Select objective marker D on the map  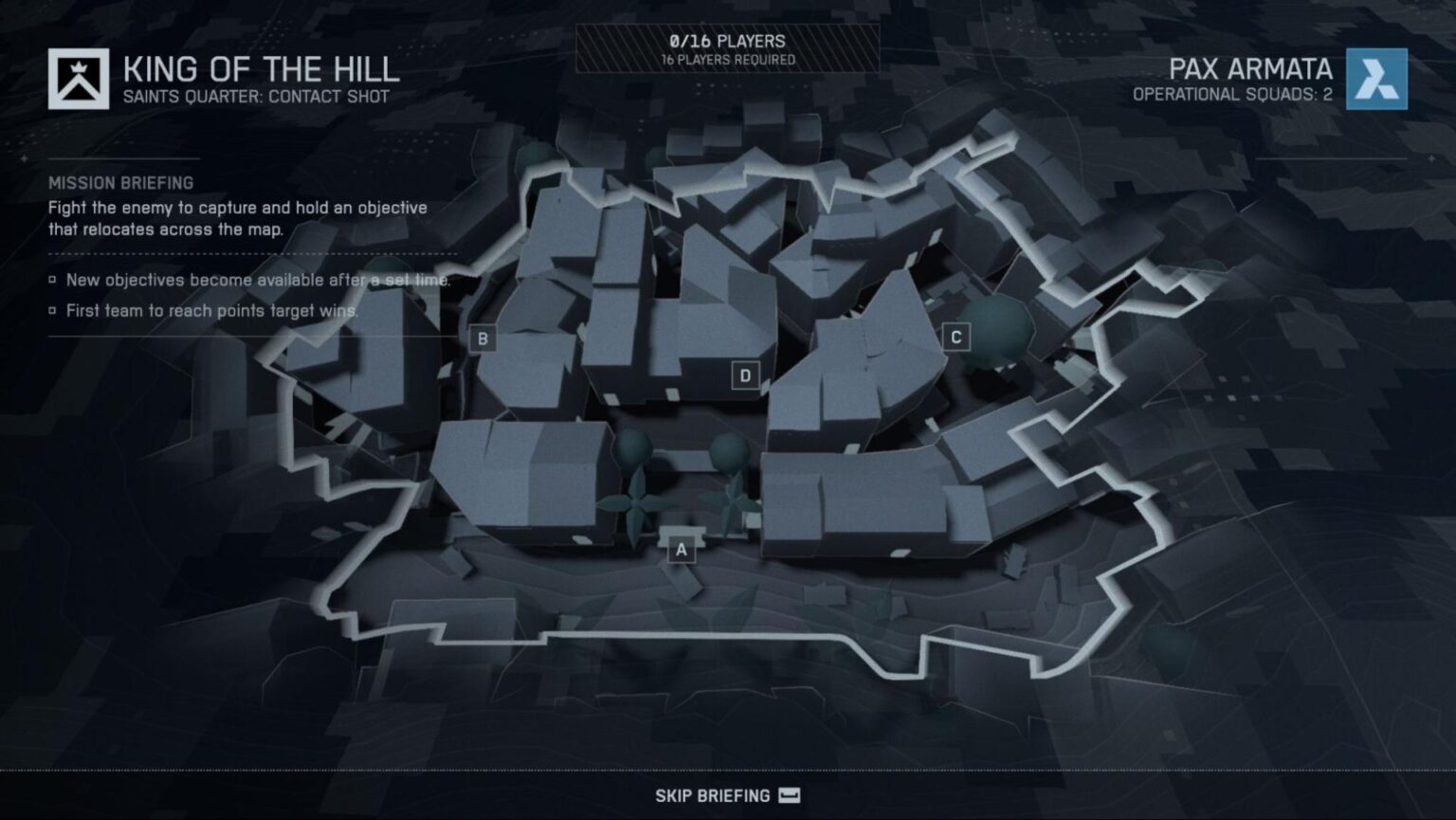coord(747,374)
